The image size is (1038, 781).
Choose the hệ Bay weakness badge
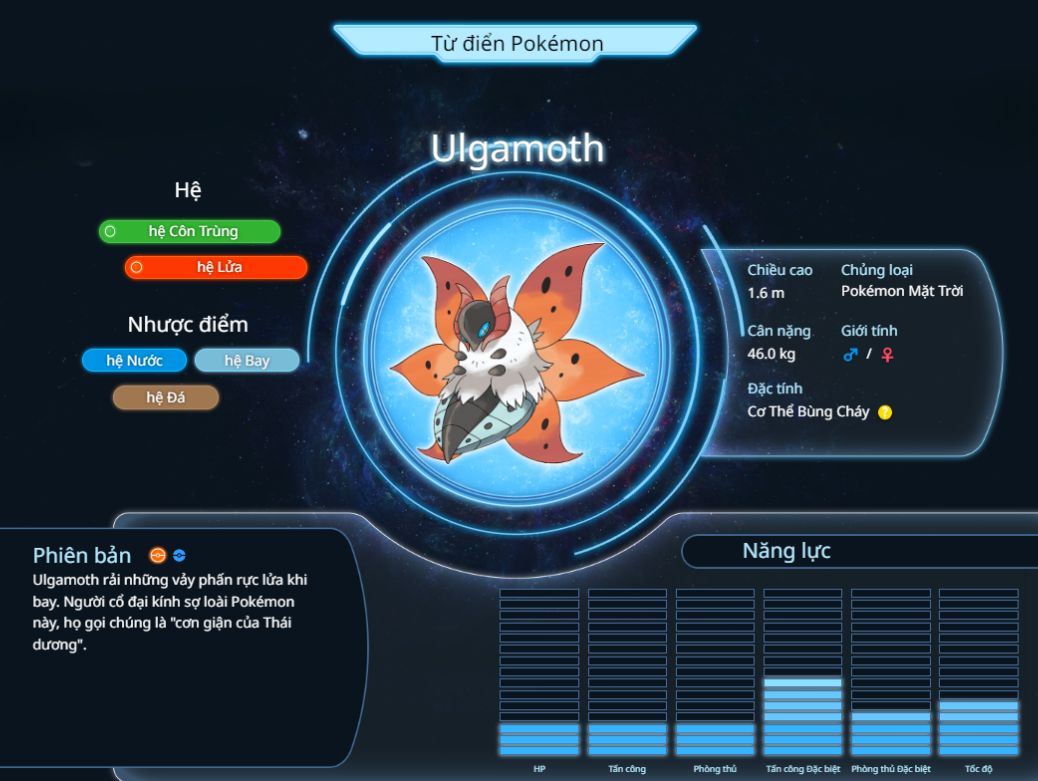pos(246,360)
